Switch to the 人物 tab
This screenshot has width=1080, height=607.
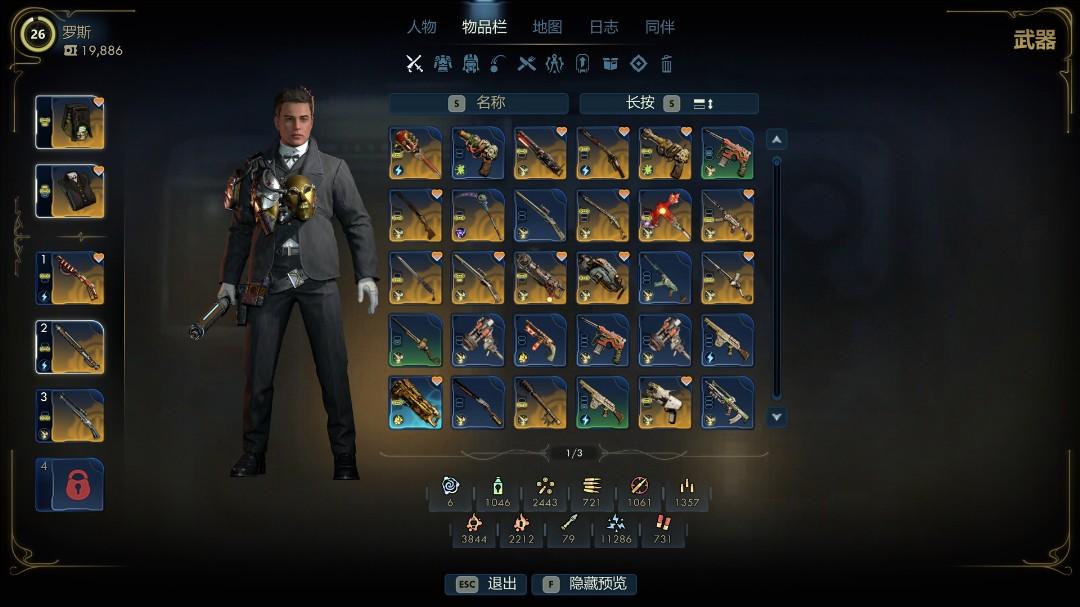pyautogui.click(x=421, y=27)
